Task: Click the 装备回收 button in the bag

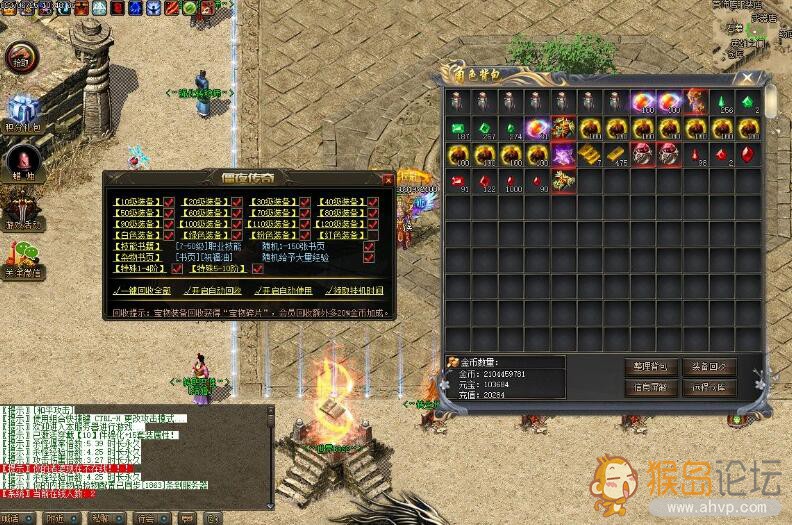Action: [x=708, y=366]
